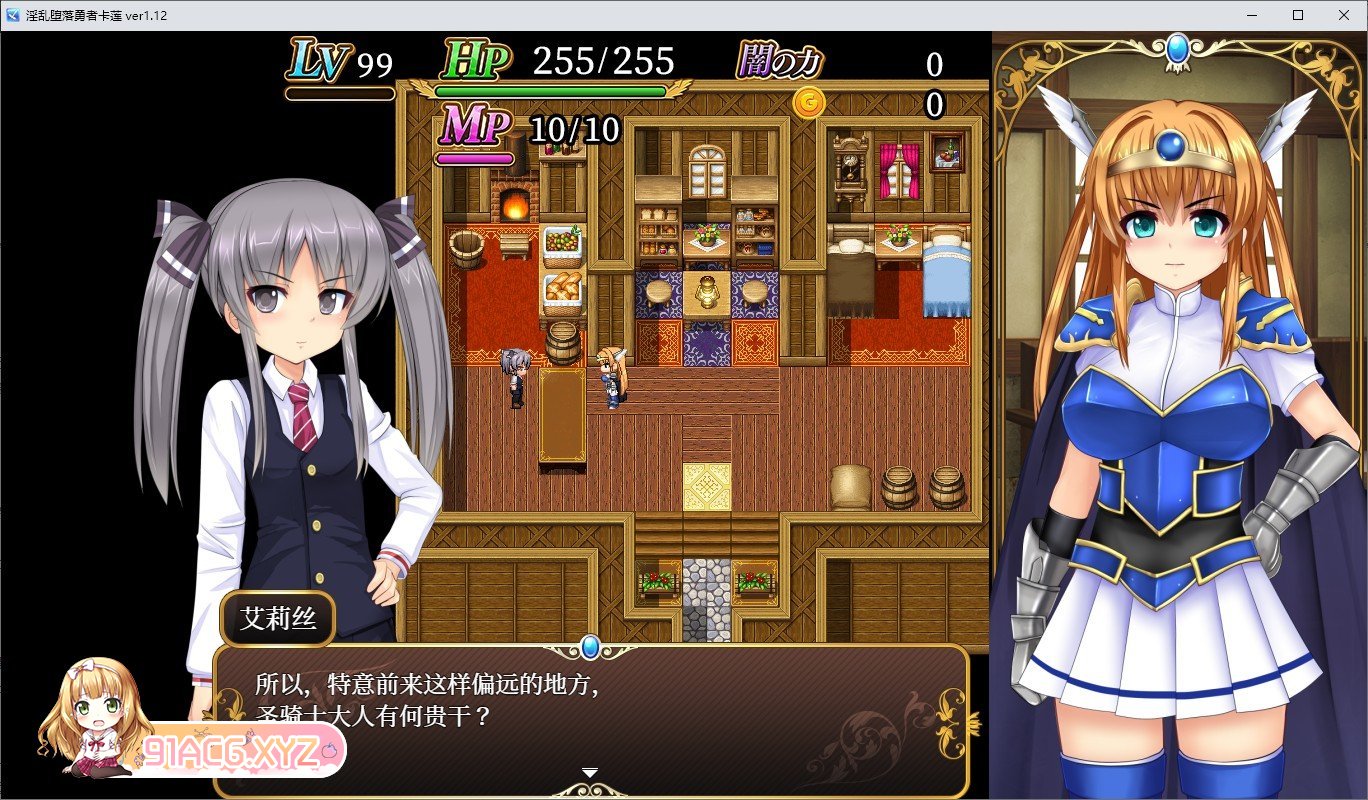Maximize the game window

click(x=1298, y=15)
